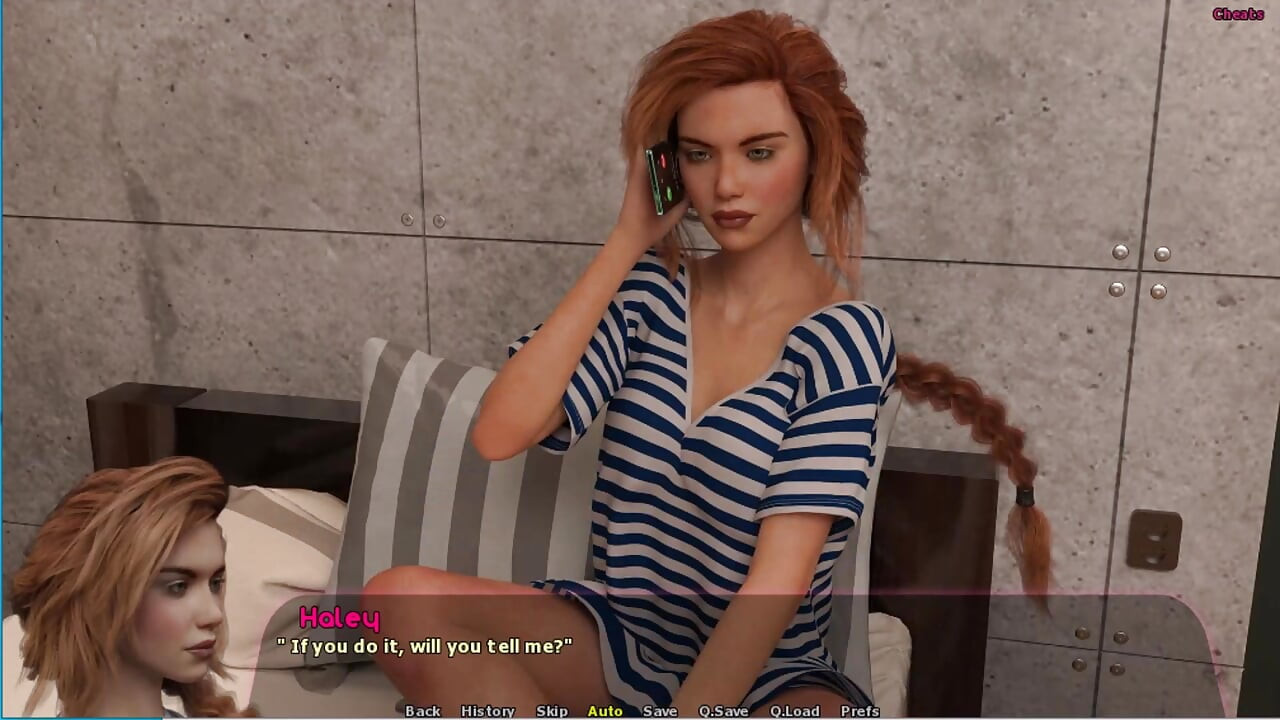Viewport: 1280px width, 720px height.
Task: Click Save to store progress
Action: [660, 711]
